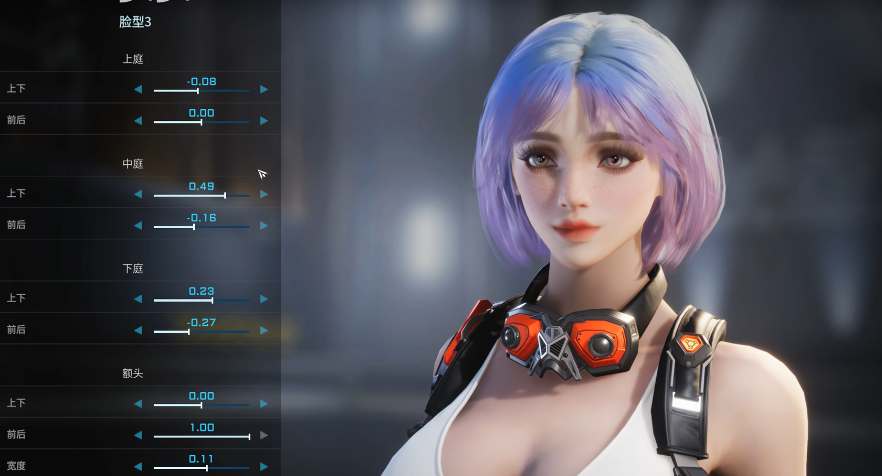Increase 中庭 上下 with the right arrow
Image resolution: width=882 pixels, height=476 pixels.
tap(264, 194)
